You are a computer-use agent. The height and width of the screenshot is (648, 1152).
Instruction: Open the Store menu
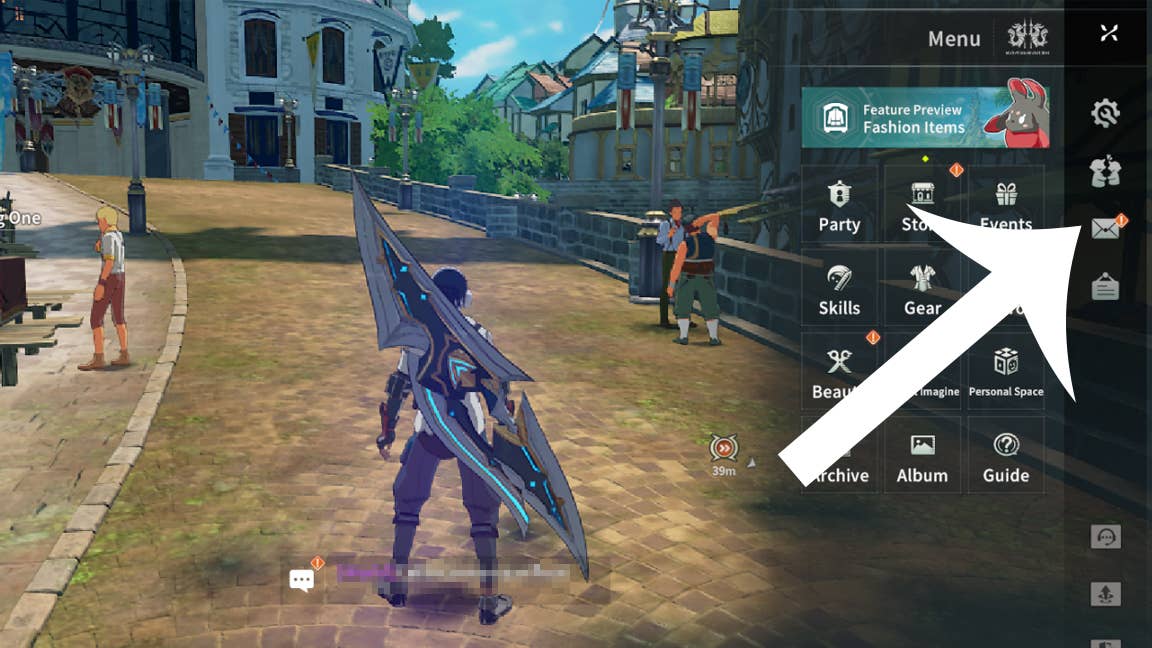921,205
